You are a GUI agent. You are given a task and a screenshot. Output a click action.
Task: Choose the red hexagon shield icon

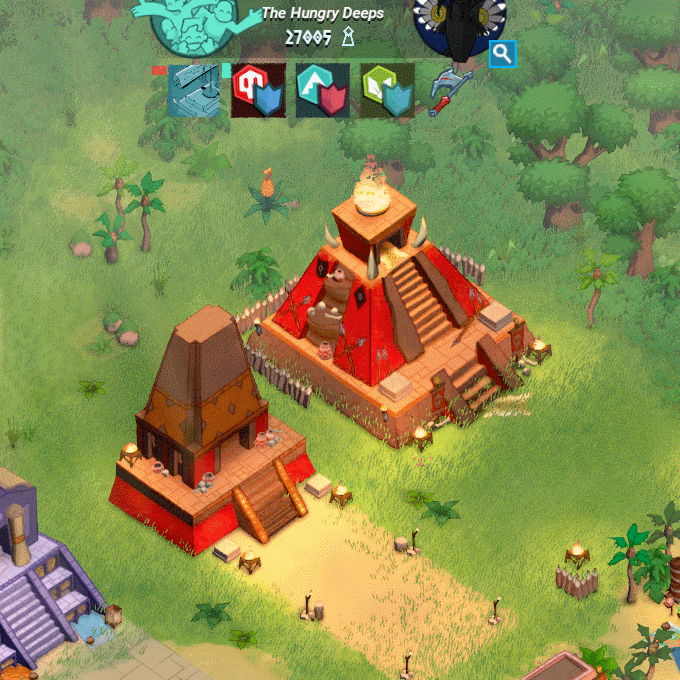click(258, 91)
